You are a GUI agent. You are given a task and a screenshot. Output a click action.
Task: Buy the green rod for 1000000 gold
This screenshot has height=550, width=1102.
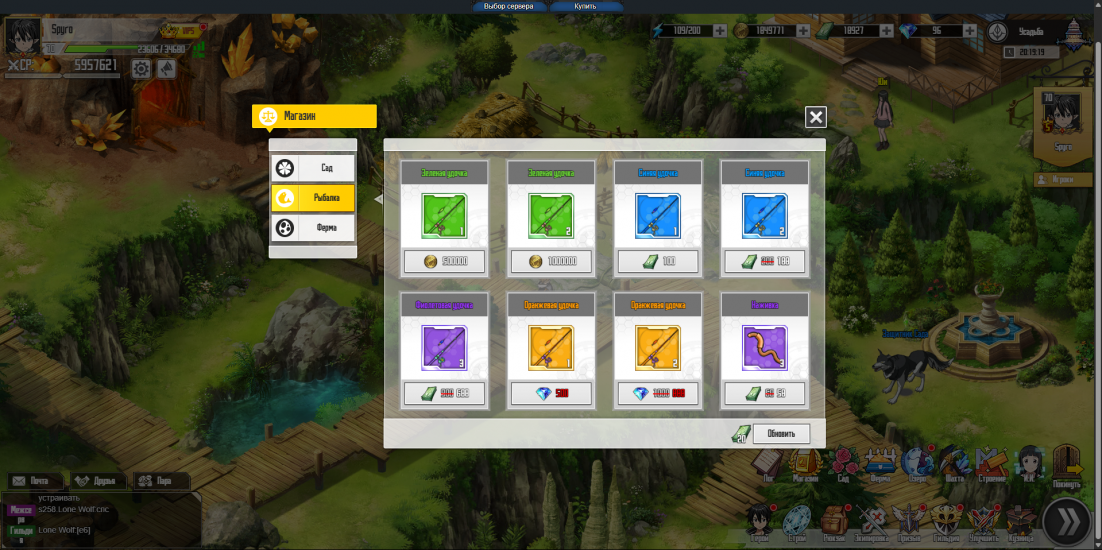point(551,262)
